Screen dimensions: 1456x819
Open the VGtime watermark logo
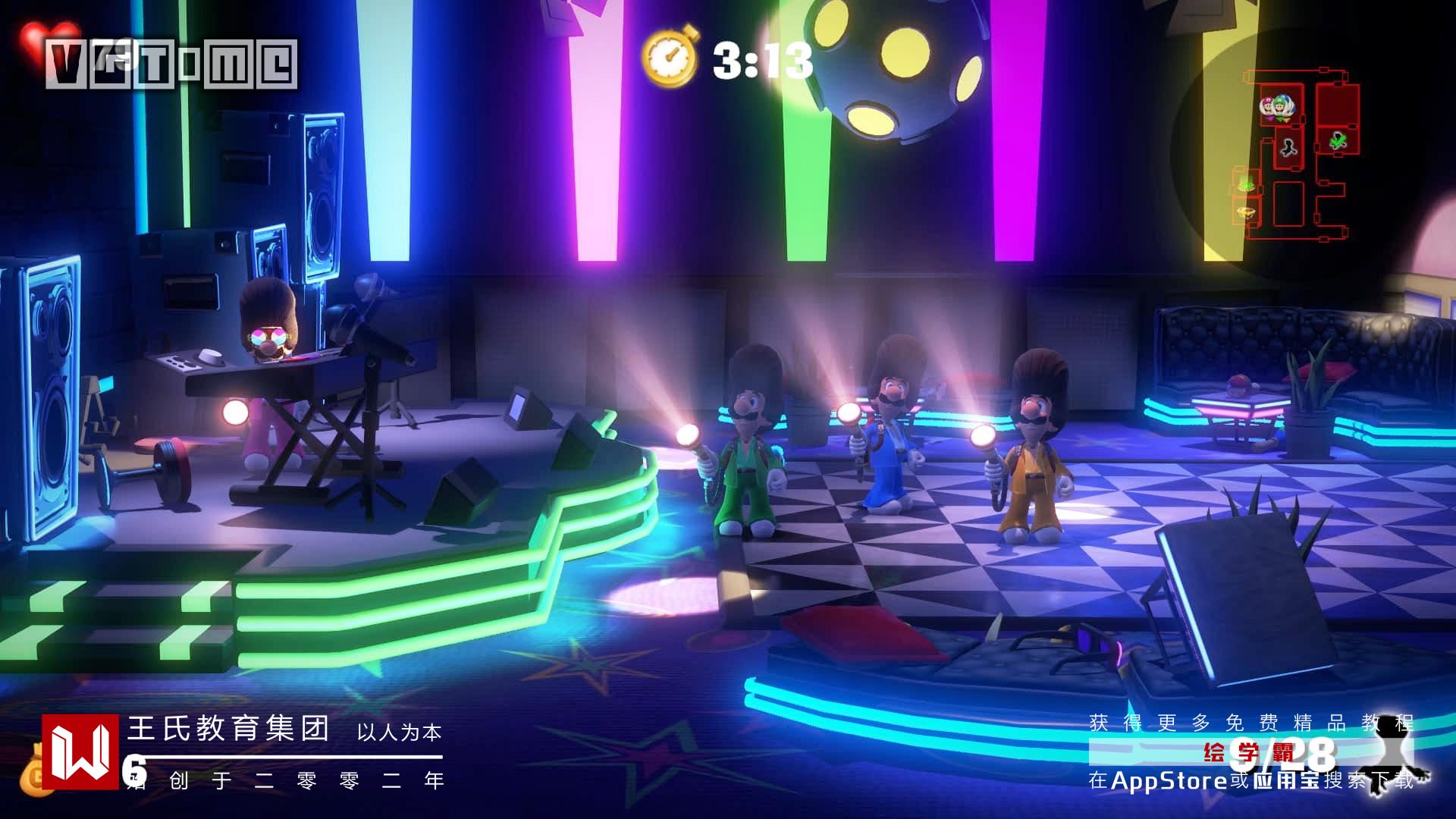pyautogui.click(x=171, y=64)
